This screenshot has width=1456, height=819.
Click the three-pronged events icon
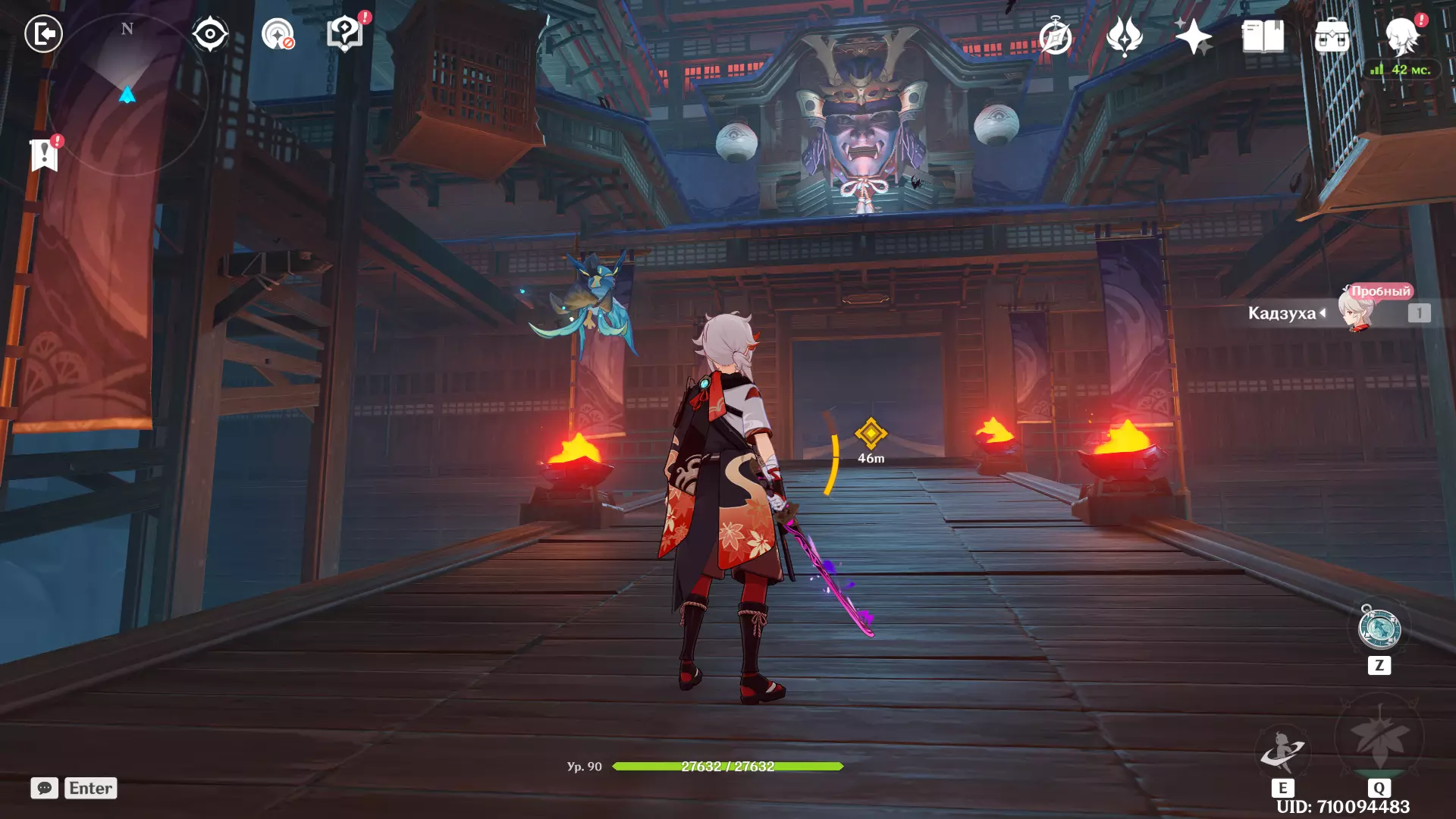pyautogui.click(x=1124, y=36)
